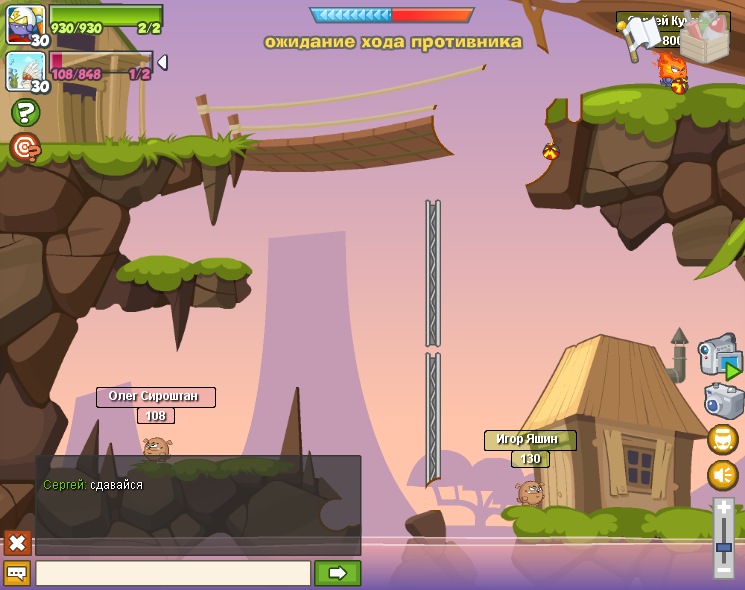The width and height of the screenshot is (745, 590).
Task: Send the chat message with green arrow
Action: click(337, 573)
